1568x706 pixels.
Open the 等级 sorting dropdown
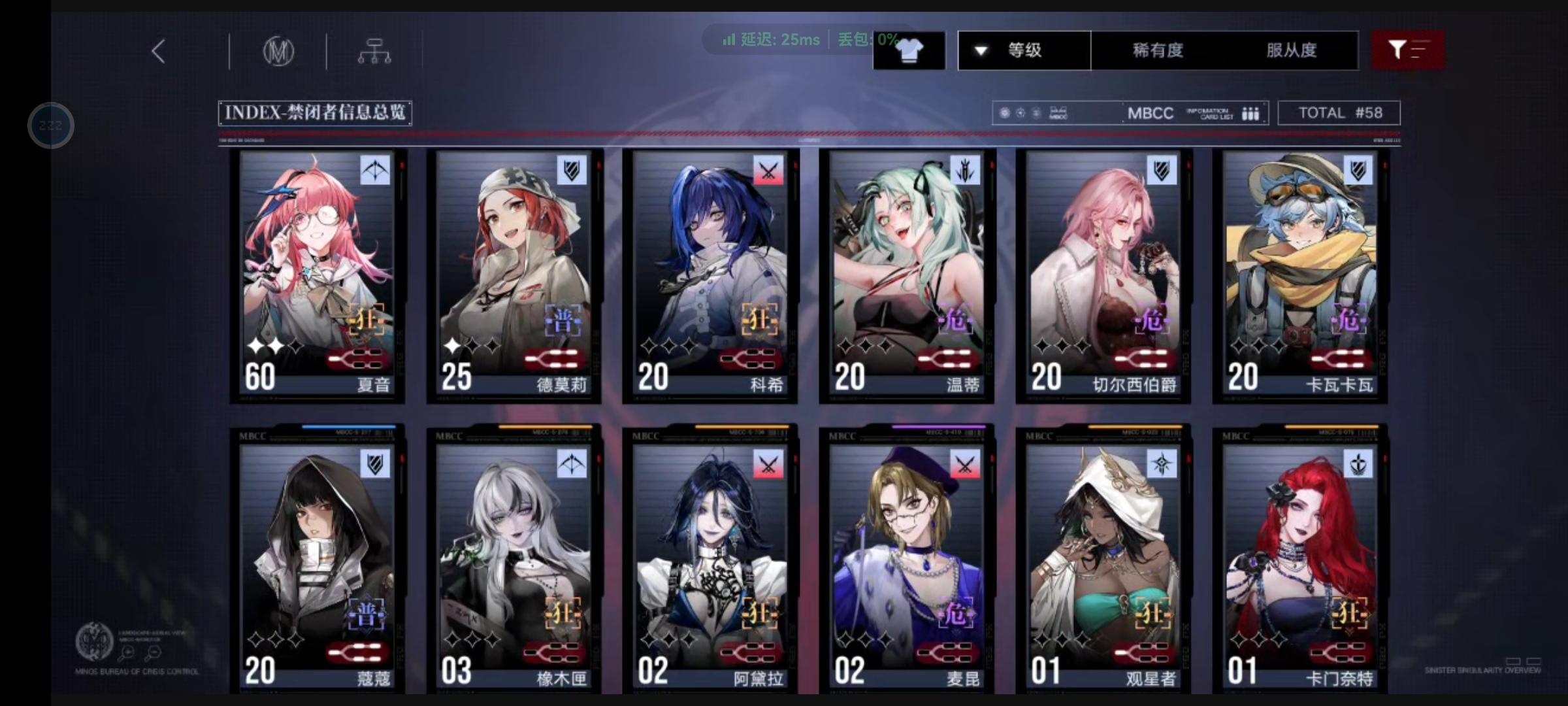point(1023,50)
